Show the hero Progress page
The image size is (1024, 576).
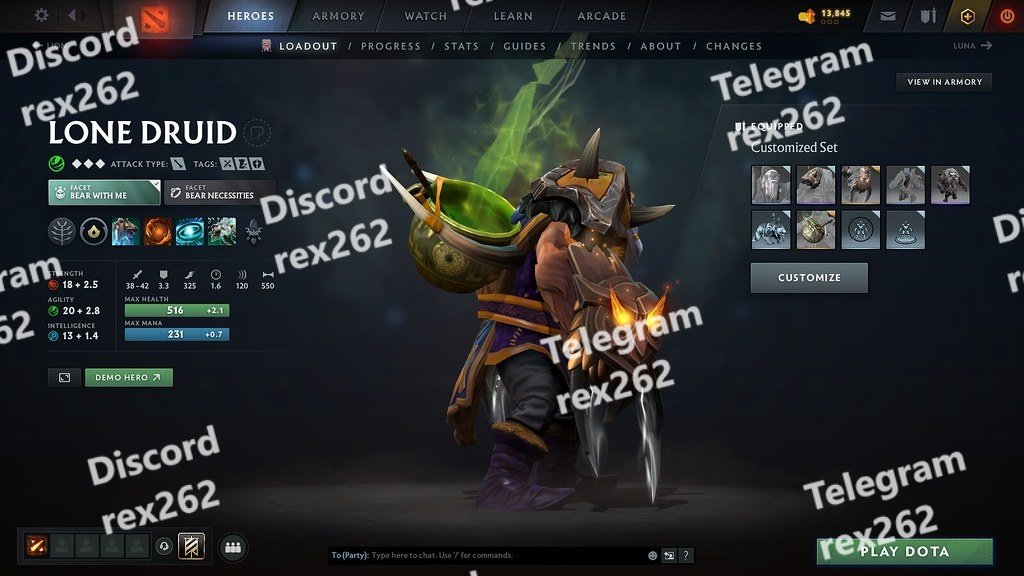(x=391, y=46)
